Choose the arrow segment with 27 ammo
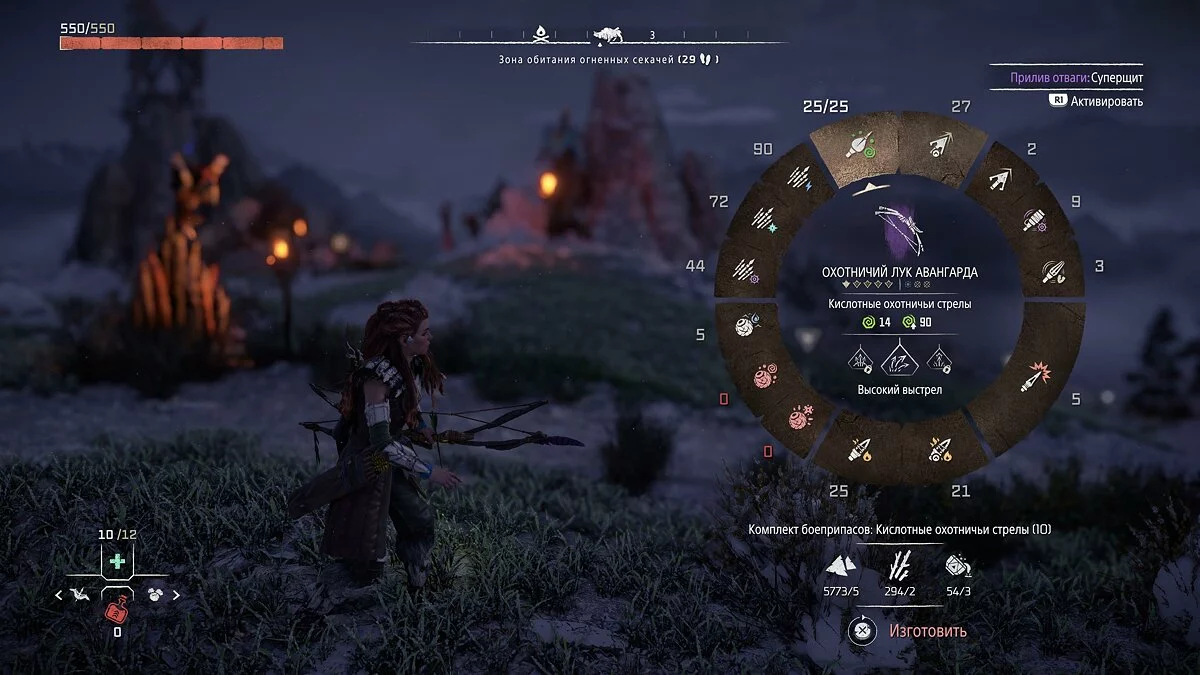The height and width of the screenshot is (675, 1200). point(940,148)
